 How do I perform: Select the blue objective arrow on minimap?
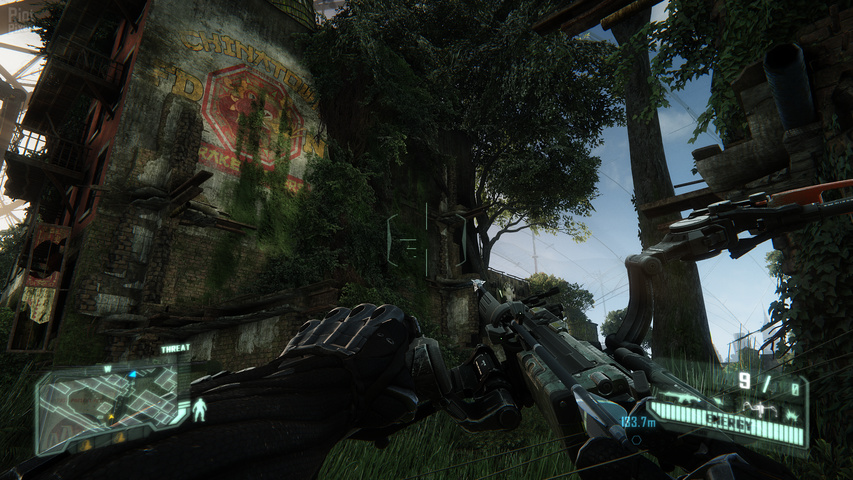click(x=133, y=374)
